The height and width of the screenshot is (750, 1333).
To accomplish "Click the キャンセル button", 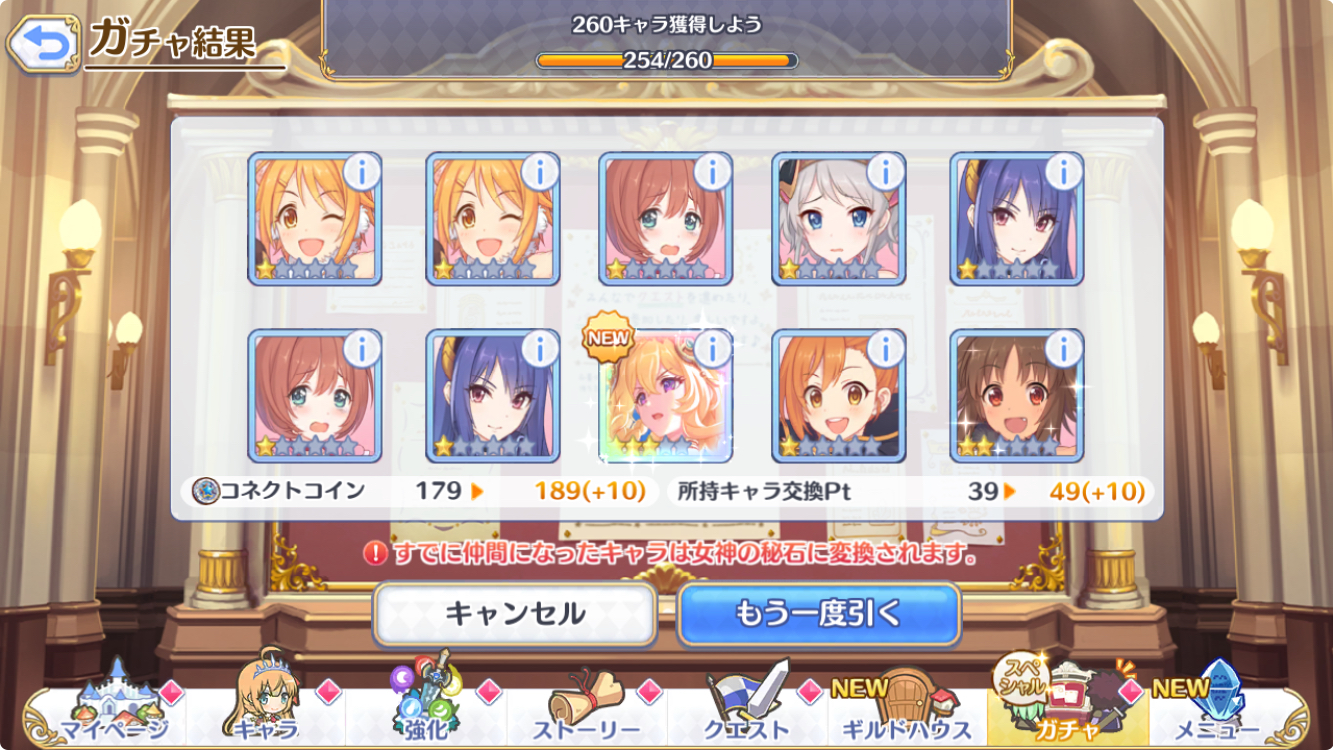I will click(x=515, y=613).
